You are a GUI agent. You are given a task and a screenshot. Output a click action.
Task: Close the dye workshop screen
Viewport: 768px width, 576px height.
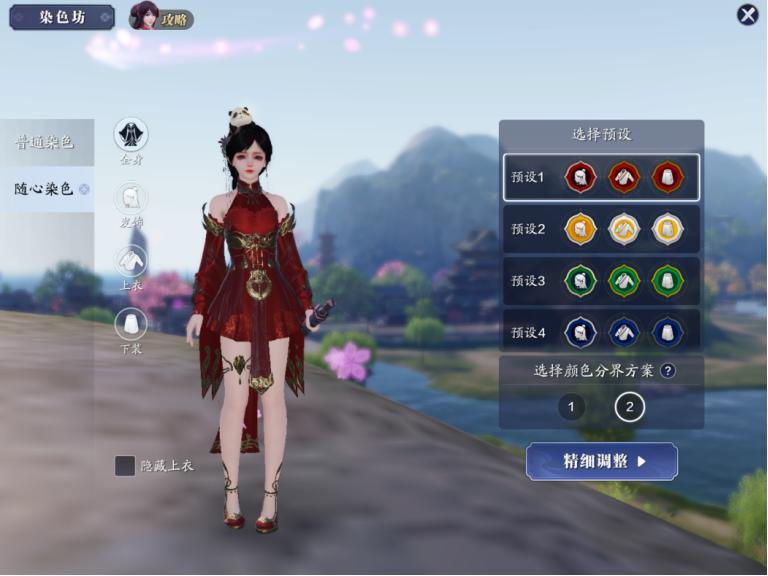click(747, 15)
